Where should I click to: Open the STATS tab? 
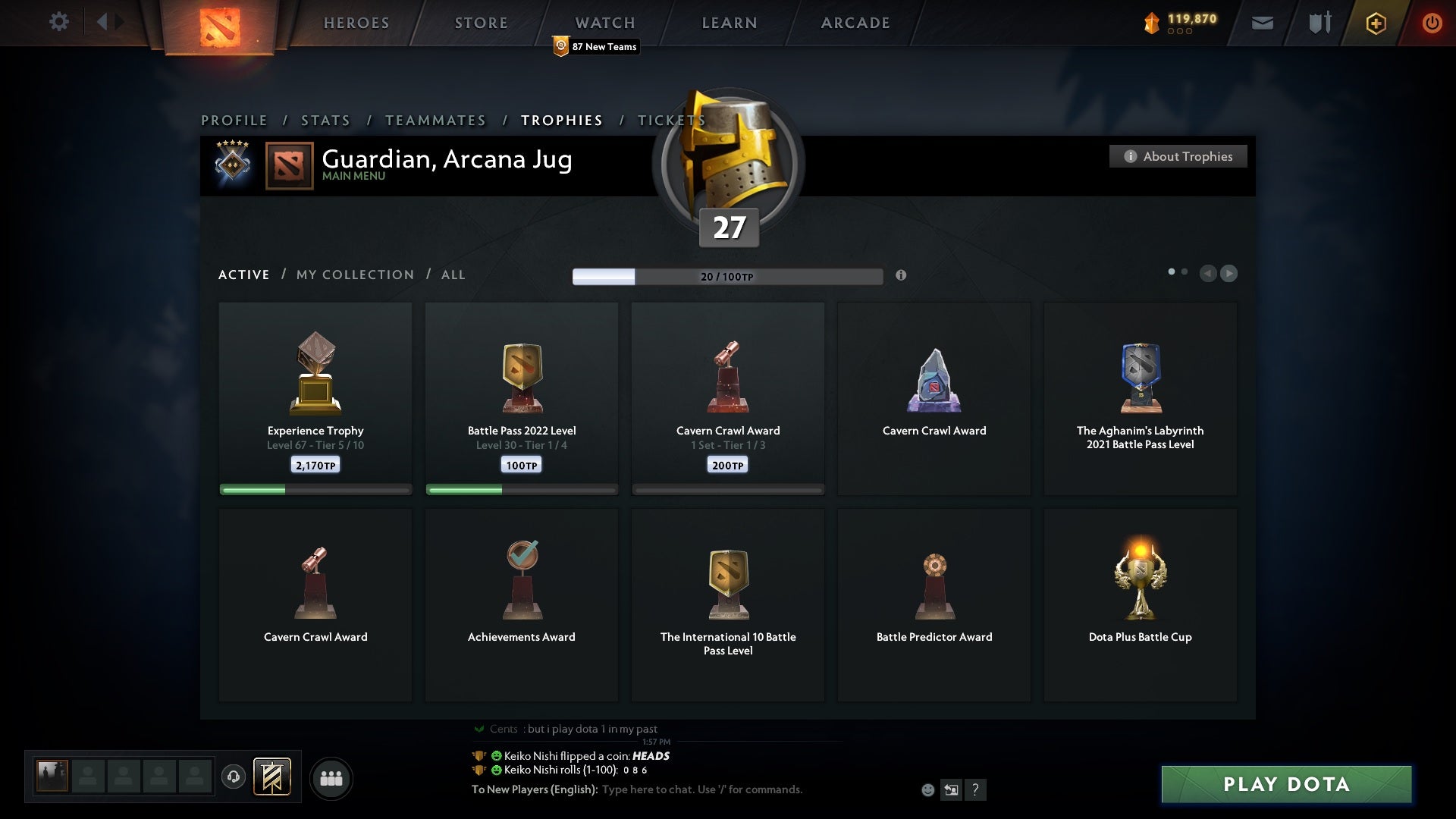pos(325,120)
